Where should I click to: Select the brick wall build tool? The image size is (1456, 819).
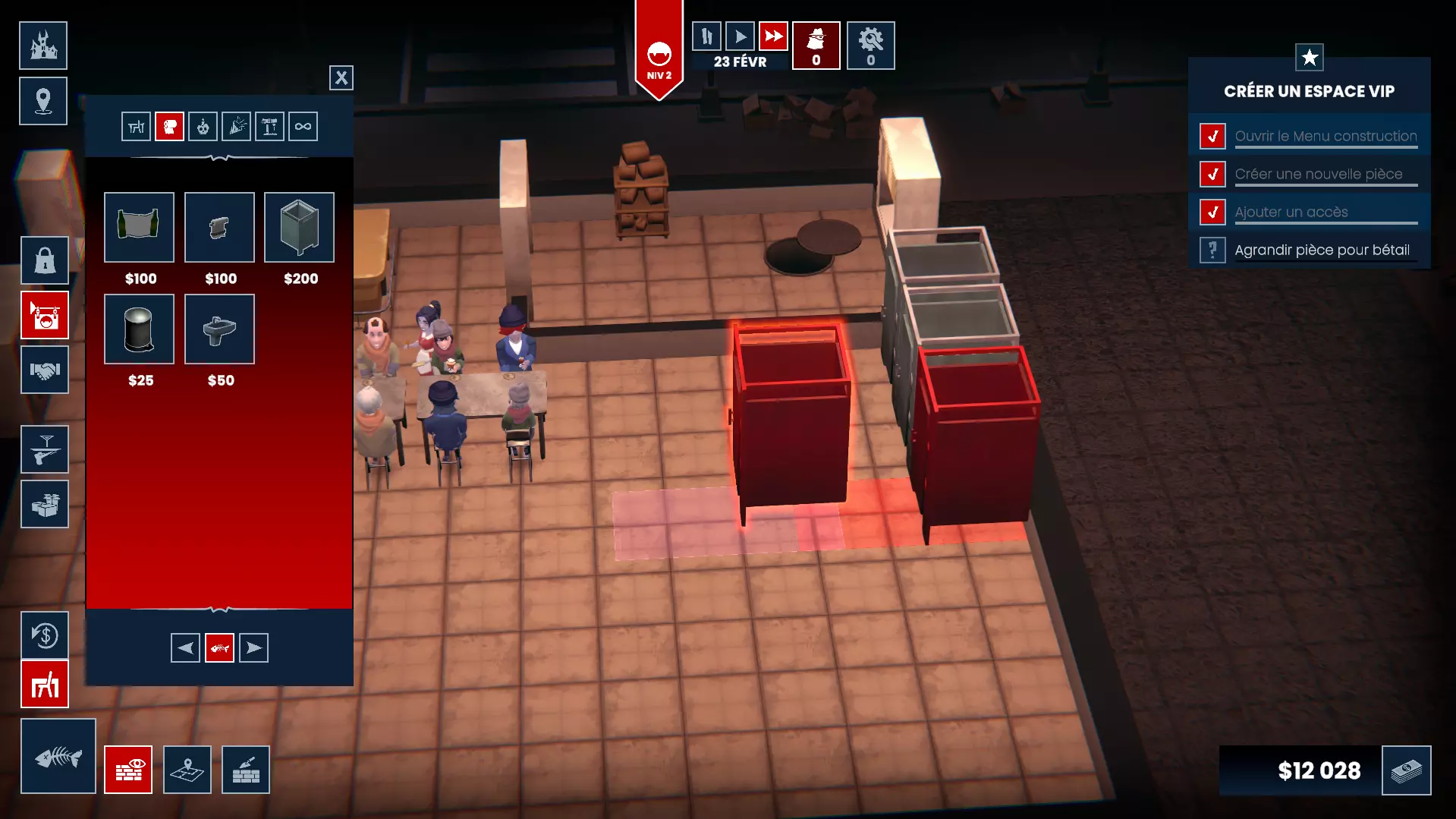point(246,770)
